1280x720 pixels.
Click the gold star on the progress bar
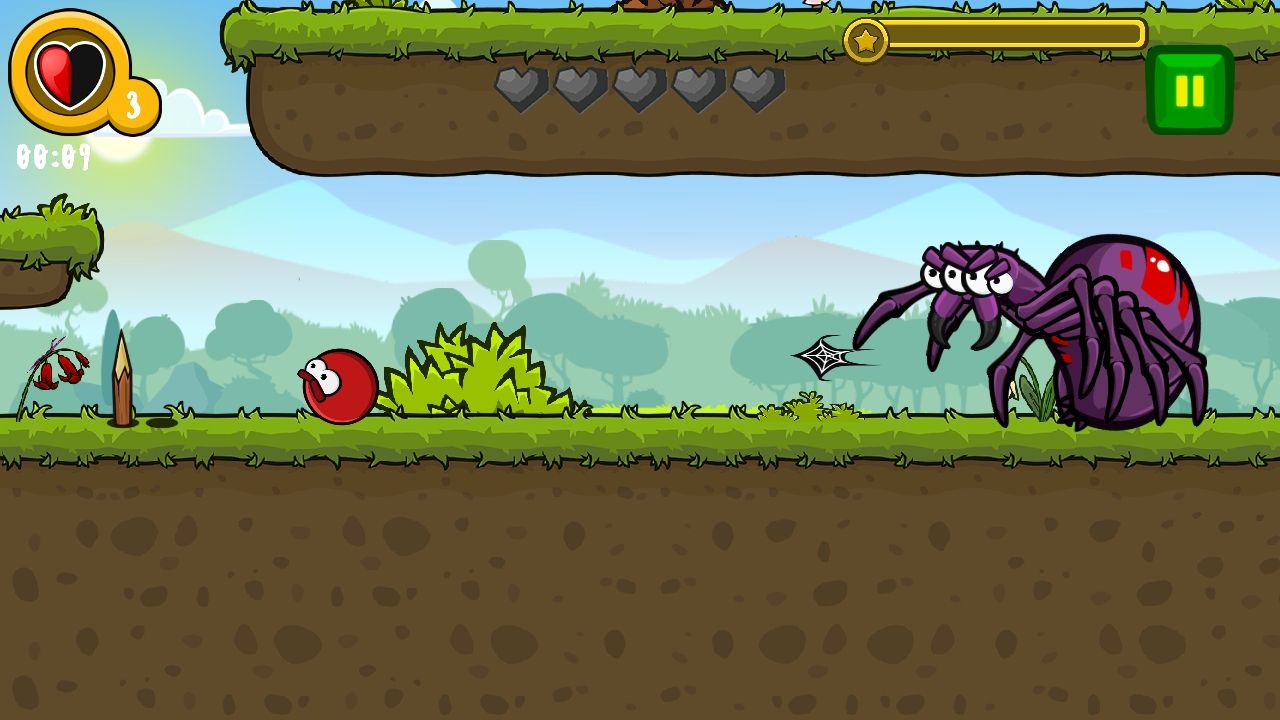click(x=867, y=40)
